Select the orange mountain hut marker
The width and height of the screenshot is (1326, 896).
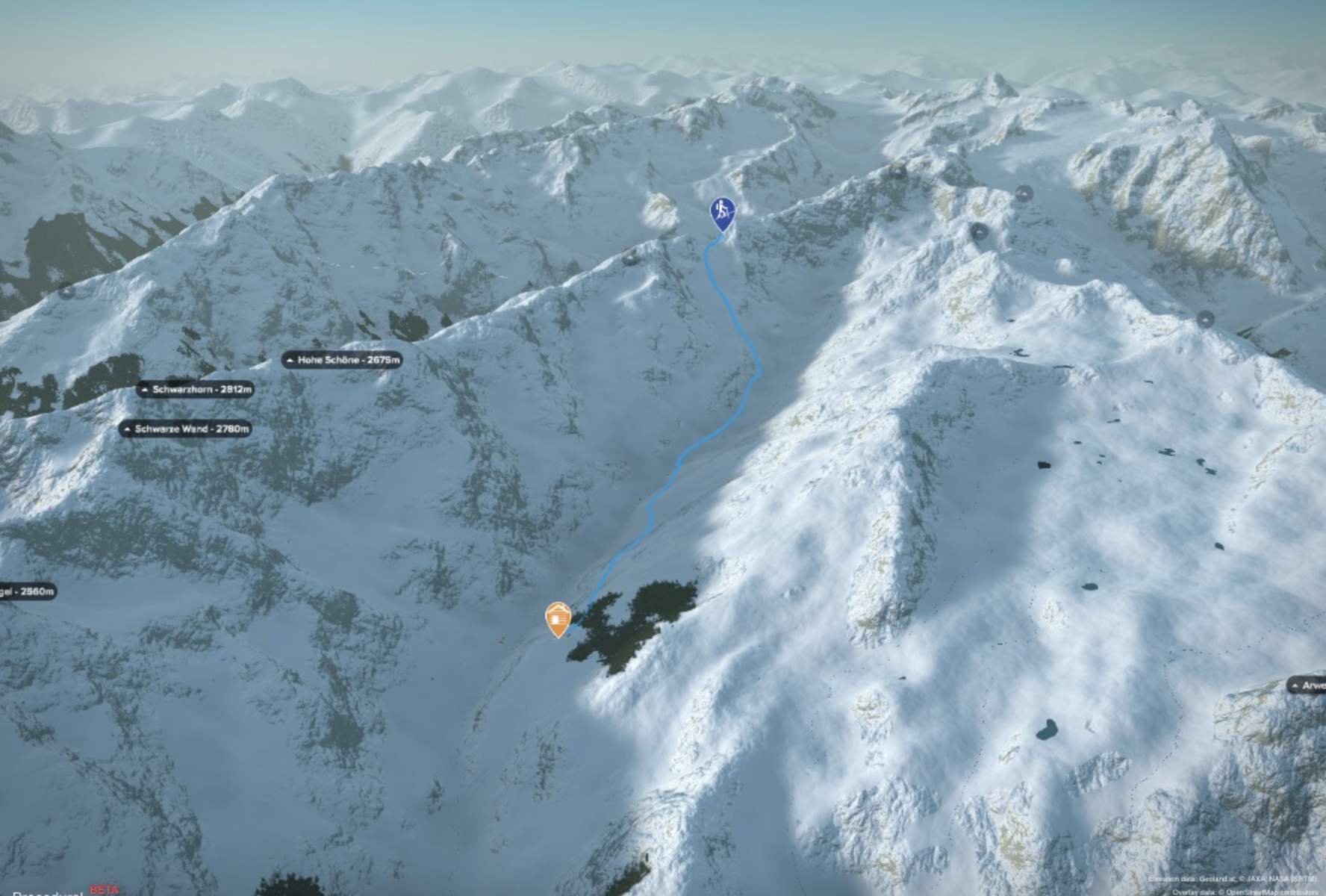558,619
